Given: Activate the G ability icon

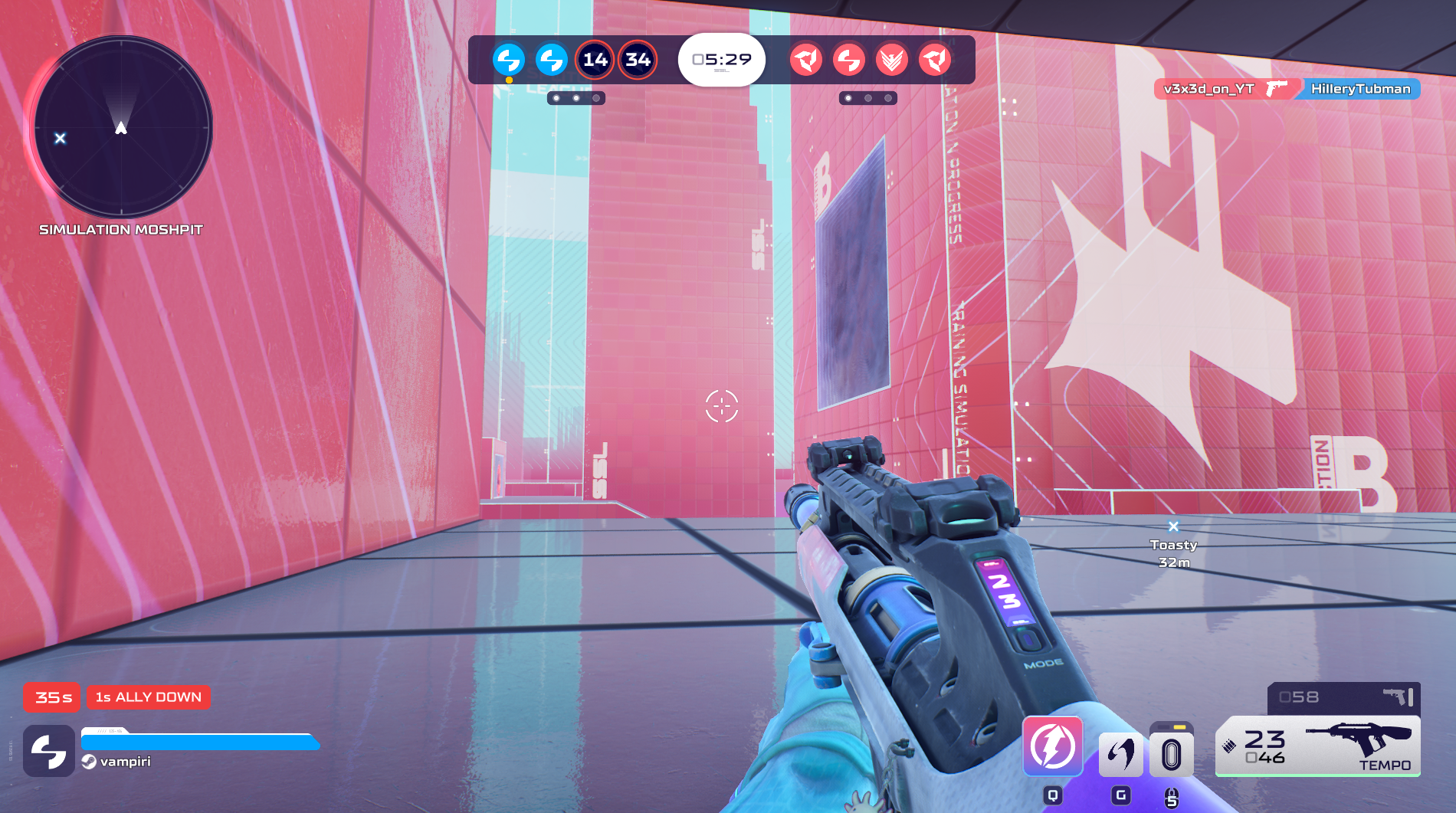Looking at the screenshot, I should [1120, 754].
